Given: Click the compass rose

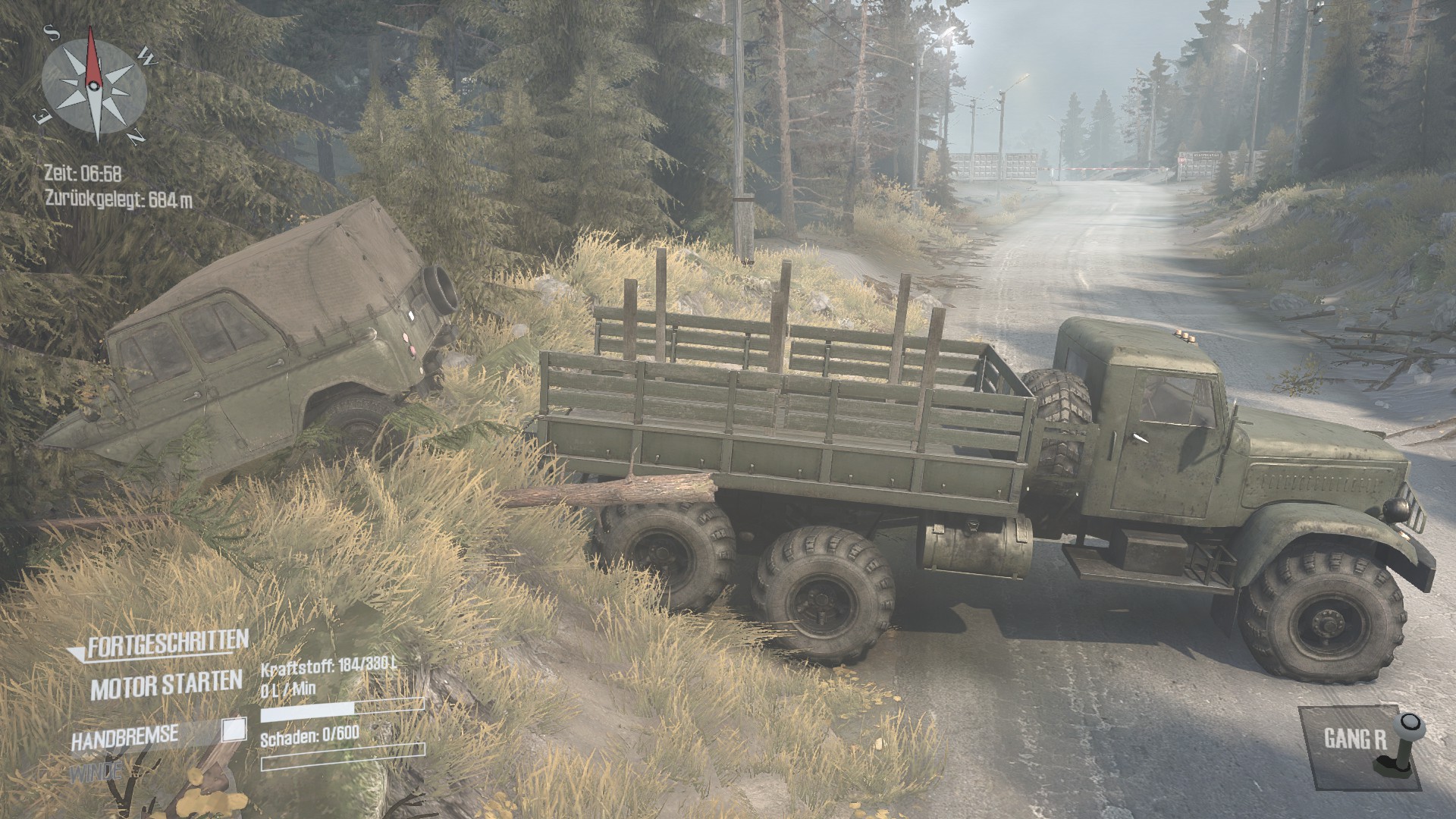Looking at the screenshot, I should click(94, 84).
